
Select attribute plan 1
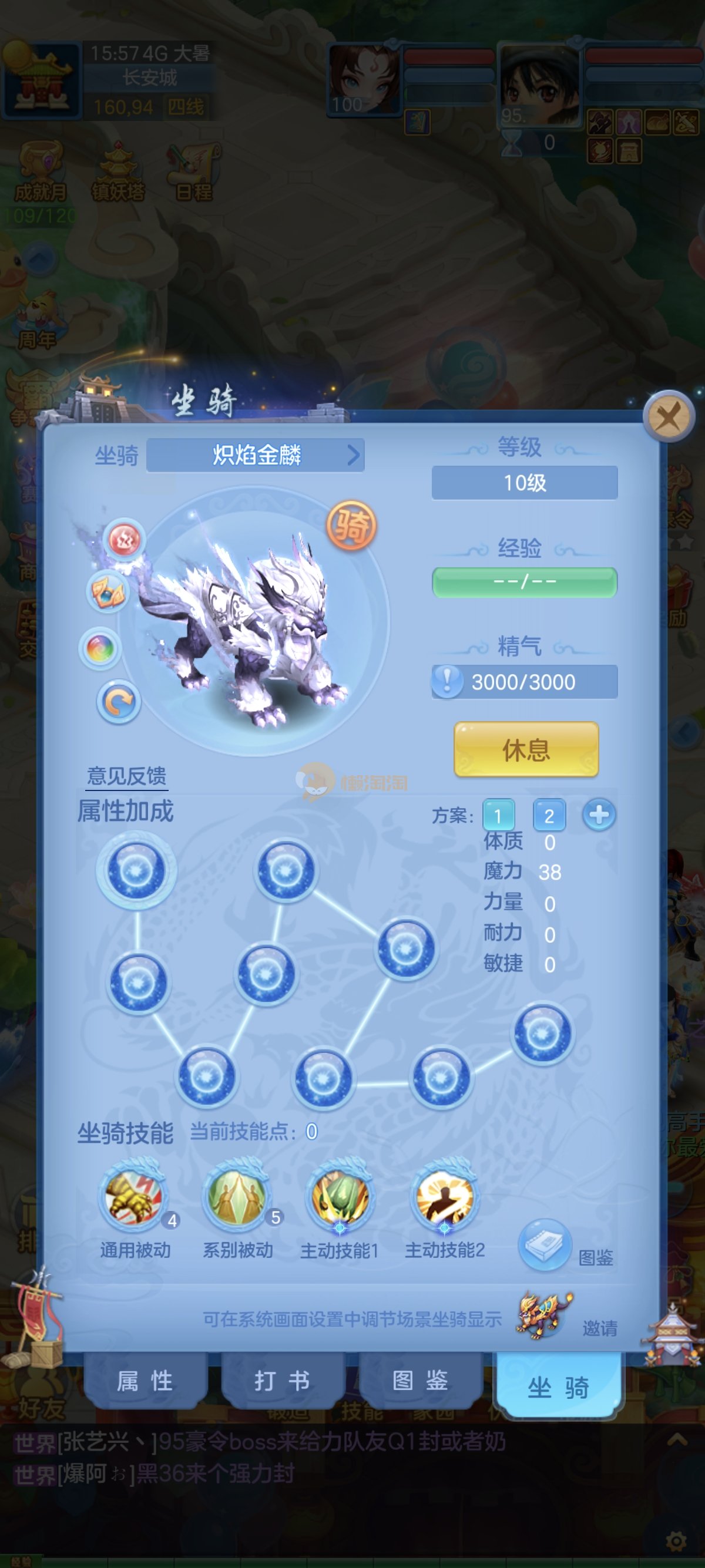click(x=498, y=815)
